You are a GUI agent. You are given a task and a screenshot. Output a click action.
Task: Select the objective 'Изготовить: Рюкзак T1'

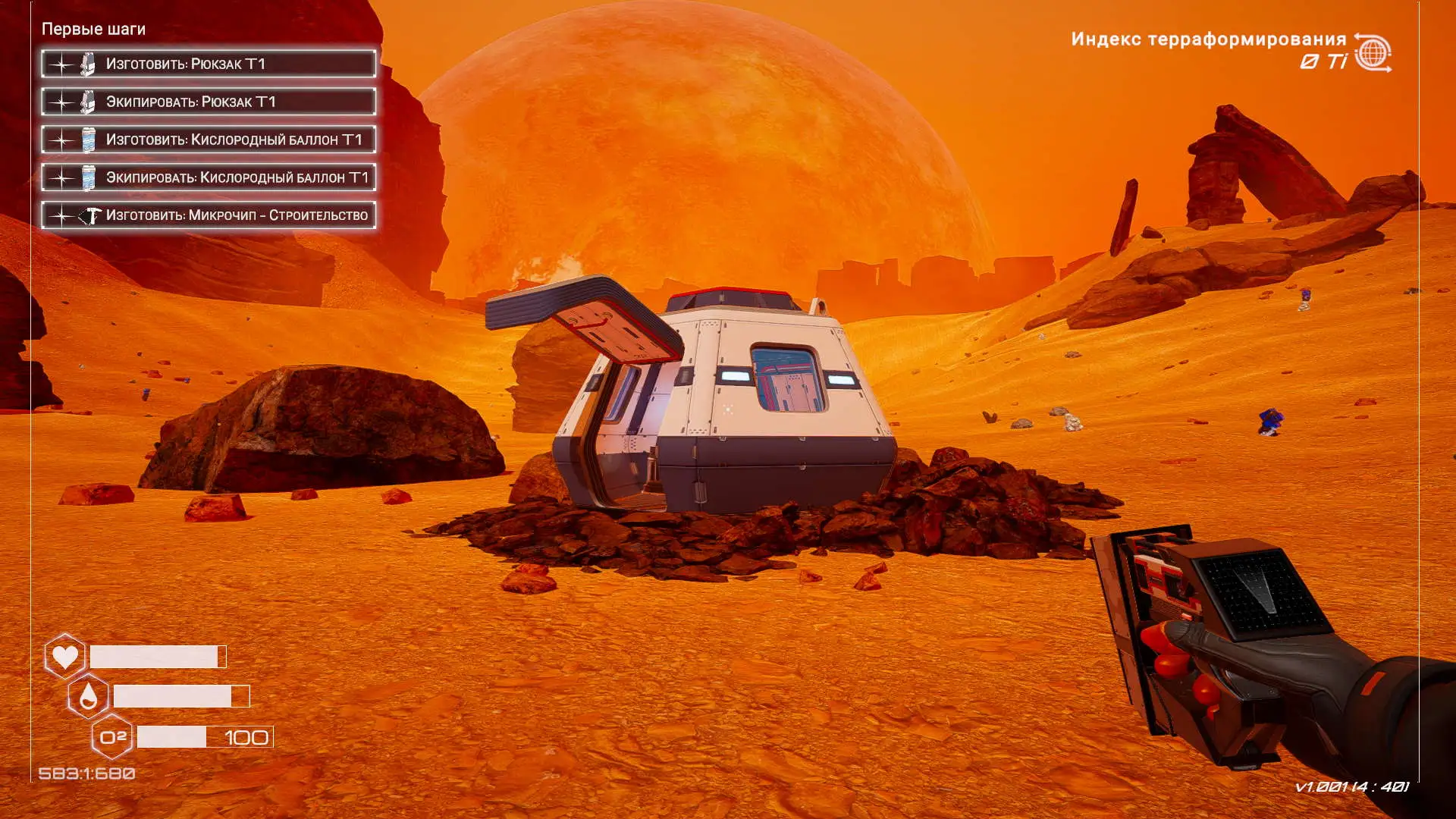point(209,64)
